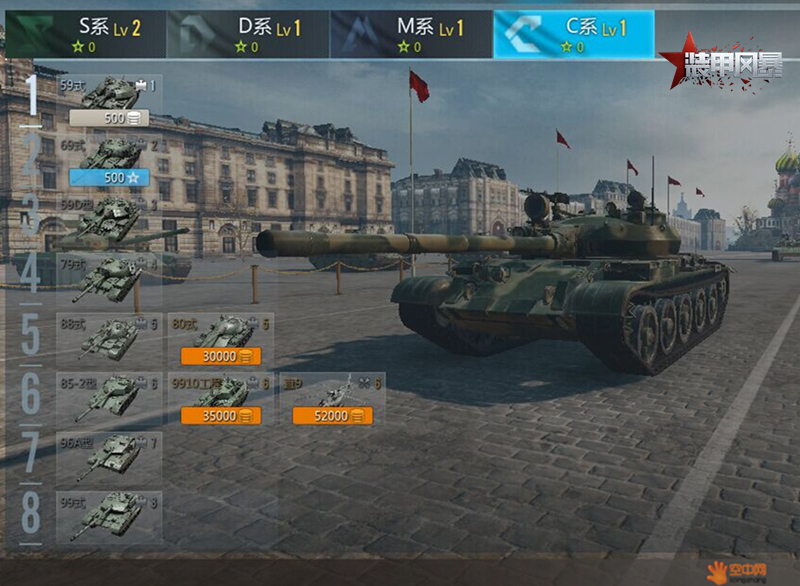Select the 9910工程 tank tile
This screenshot has height=586, width=800.
(220, 390)
